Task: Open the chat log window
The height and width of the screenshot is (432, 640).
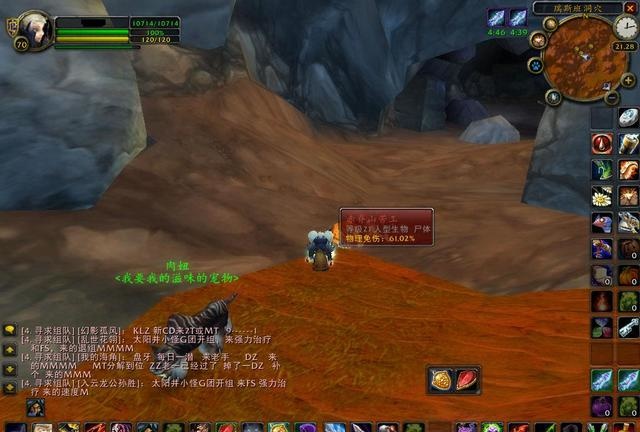Action: pyautogui.click(x=150, y=362)
